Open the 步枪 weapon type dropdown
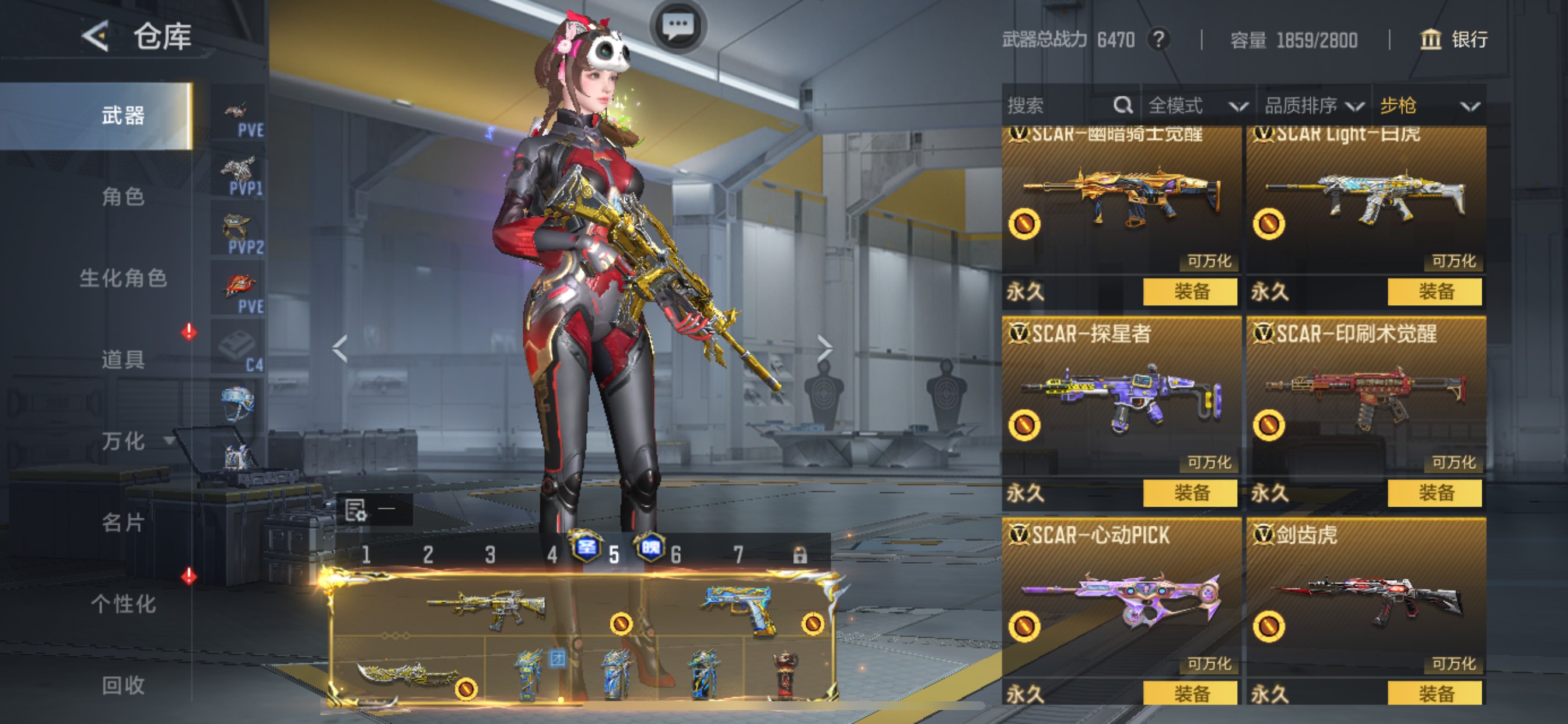The width and height of the screenshot is (1568, 724). (x=1428, y=106)
